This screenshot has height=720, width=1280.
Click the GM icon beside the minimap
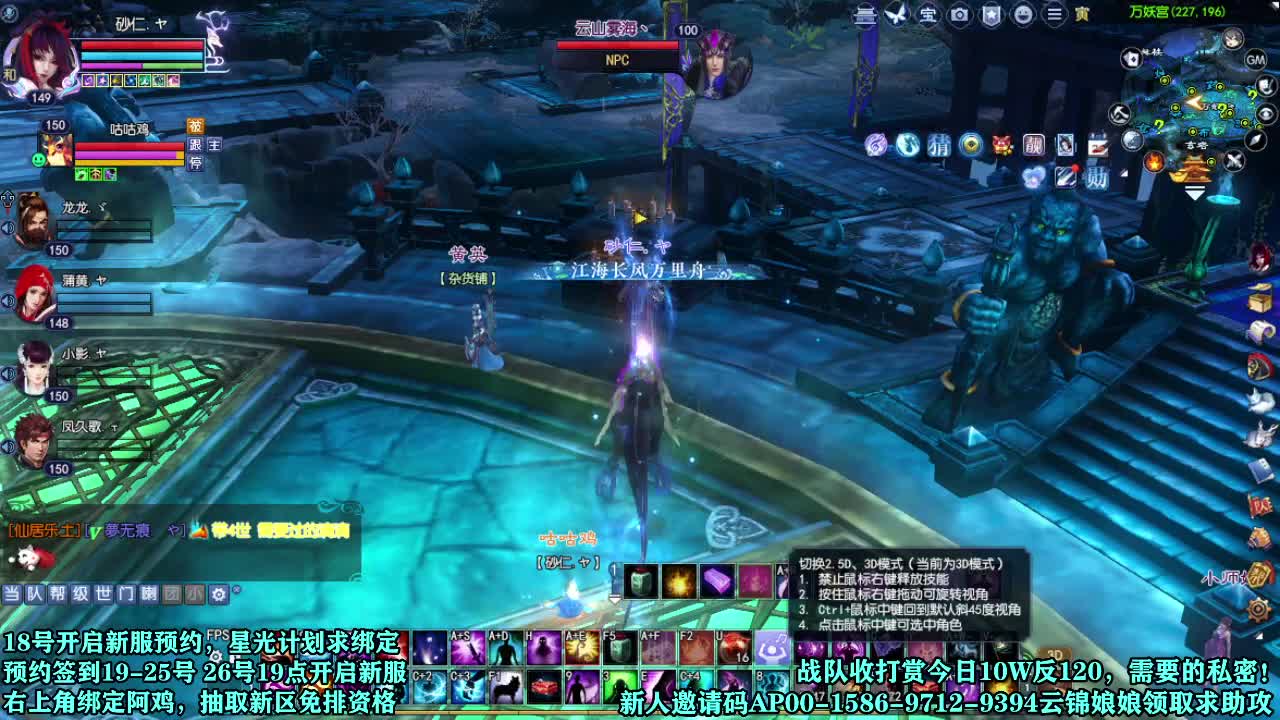click(x=1257, y=58)
